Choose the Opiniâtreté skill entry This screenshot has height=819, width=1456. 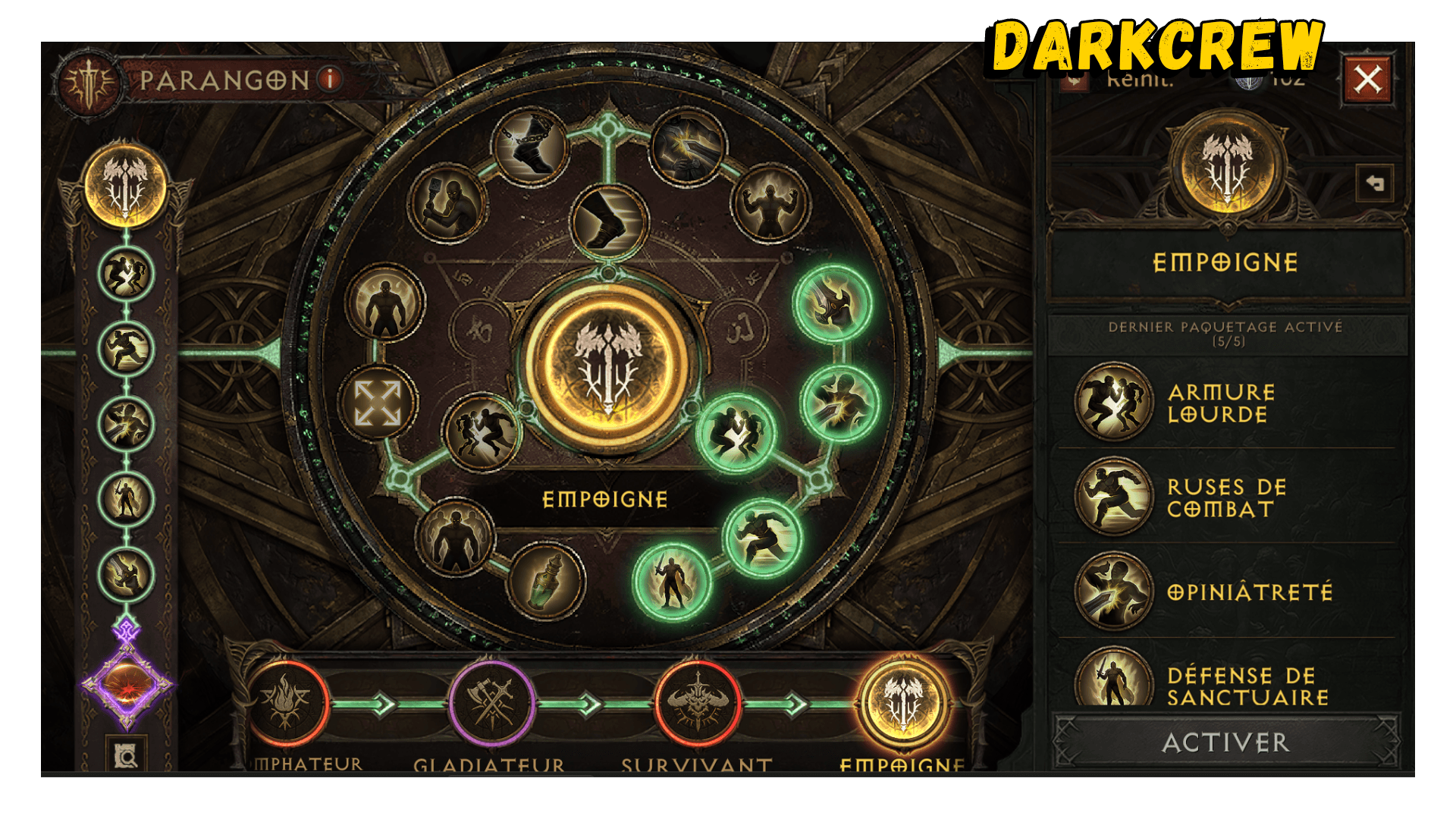pos(1248,591)
